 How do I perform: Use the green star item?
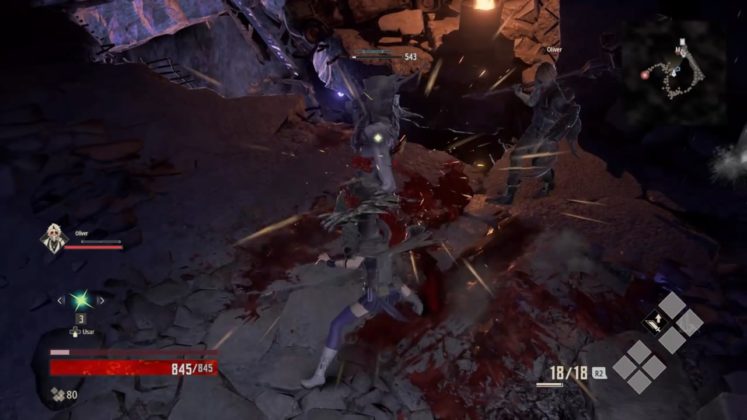pos(80,300)
